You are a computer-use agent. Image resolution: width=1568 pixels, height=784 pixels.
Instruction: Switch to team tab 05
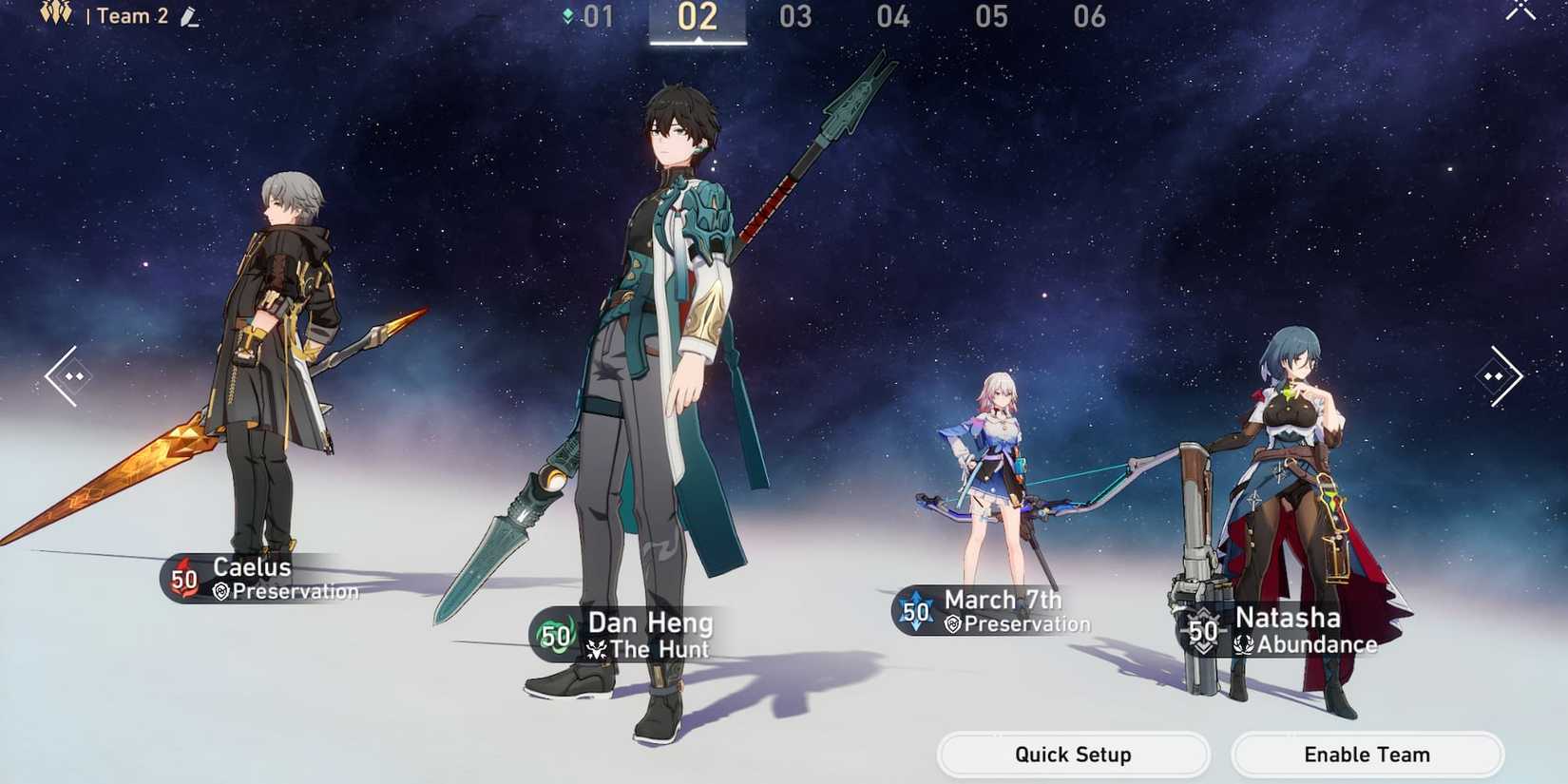click(x=990, y=16)
